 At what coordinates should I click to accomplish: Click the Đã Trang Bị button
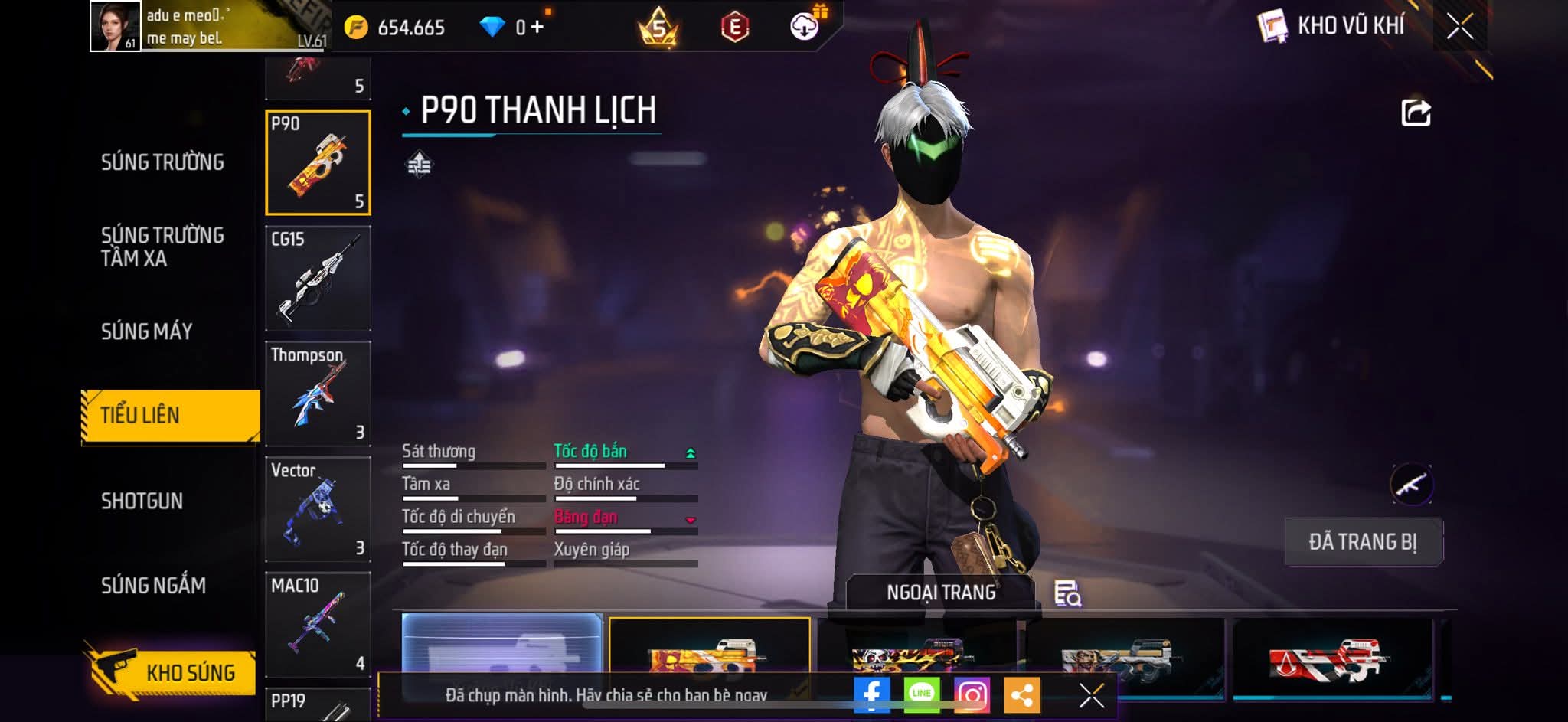[x=1363, y=542]
